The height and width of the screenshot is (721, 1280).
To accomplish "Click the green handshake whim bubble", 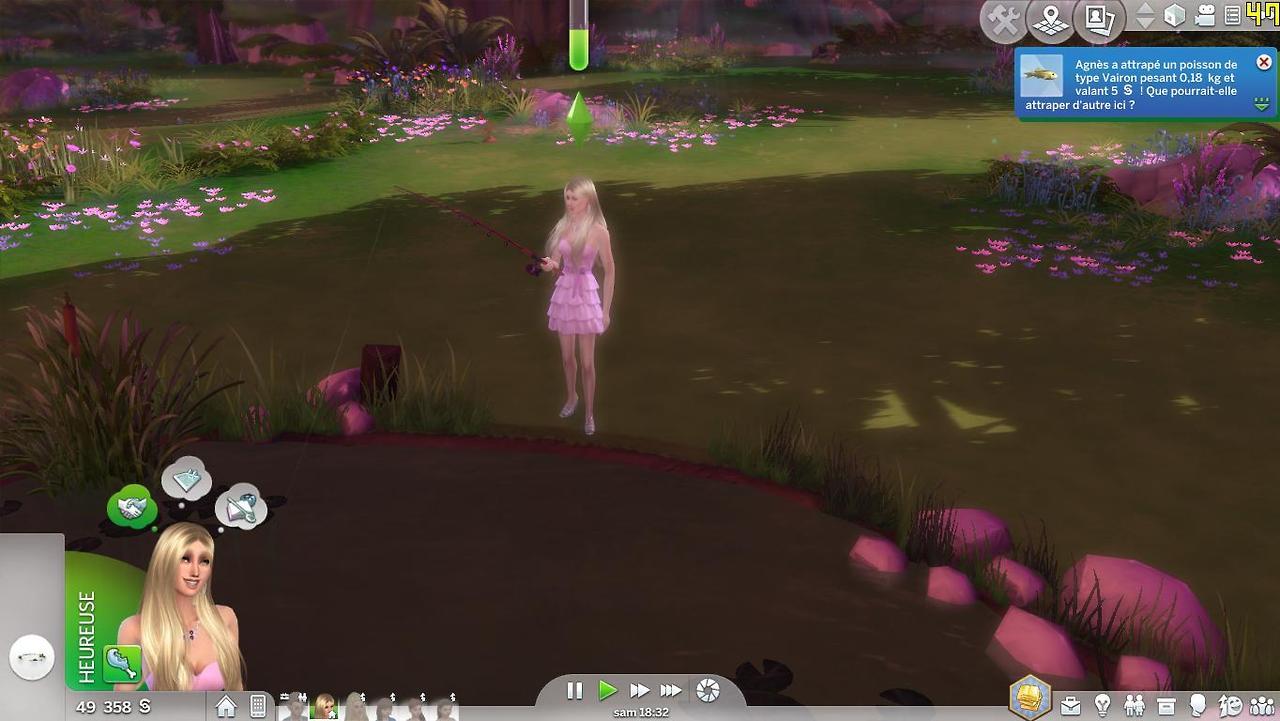I will pos(131,508).
